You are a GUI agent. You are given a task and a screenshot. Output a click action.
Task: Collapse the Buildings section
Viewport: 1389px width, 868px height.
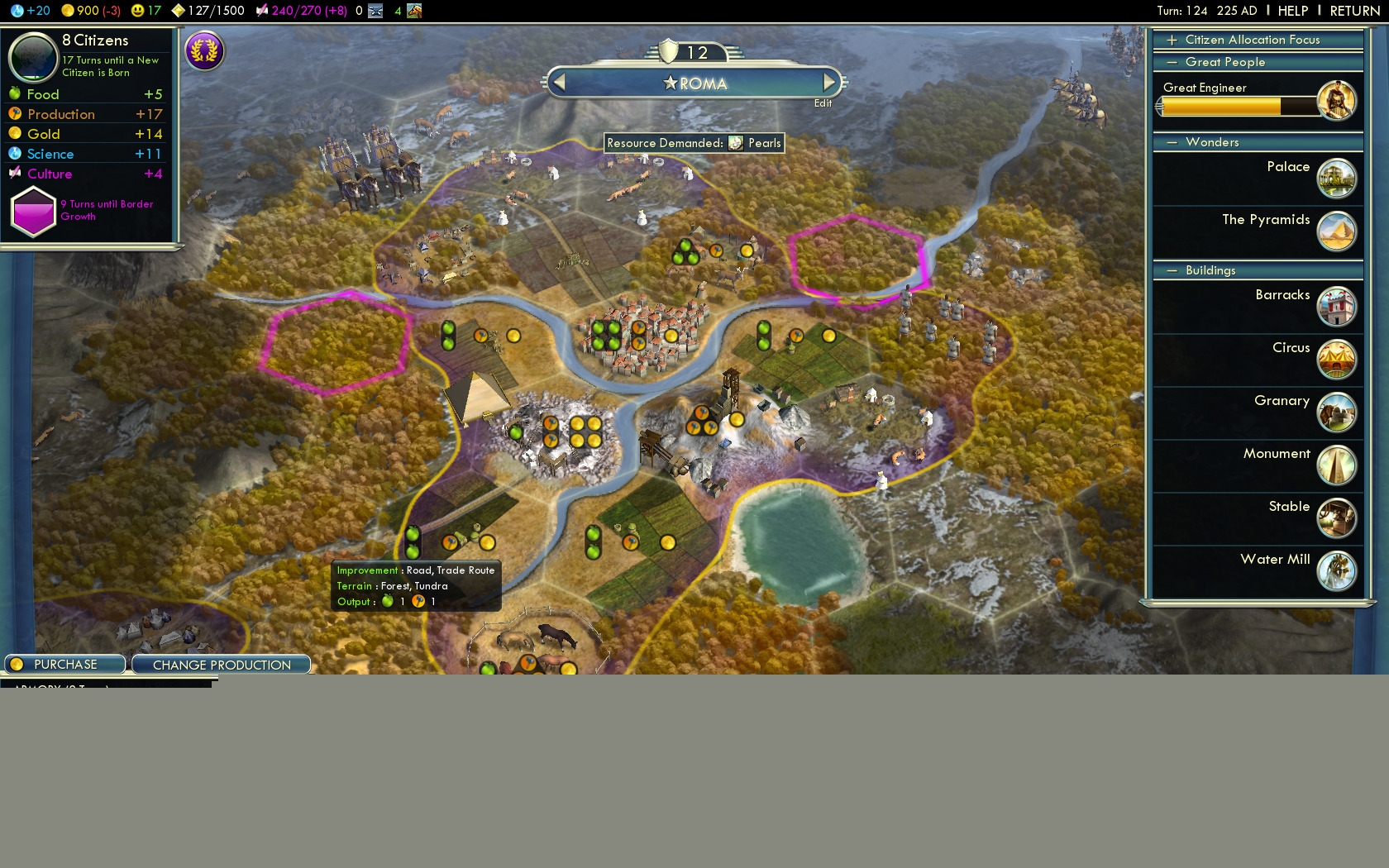point(1210,270)
